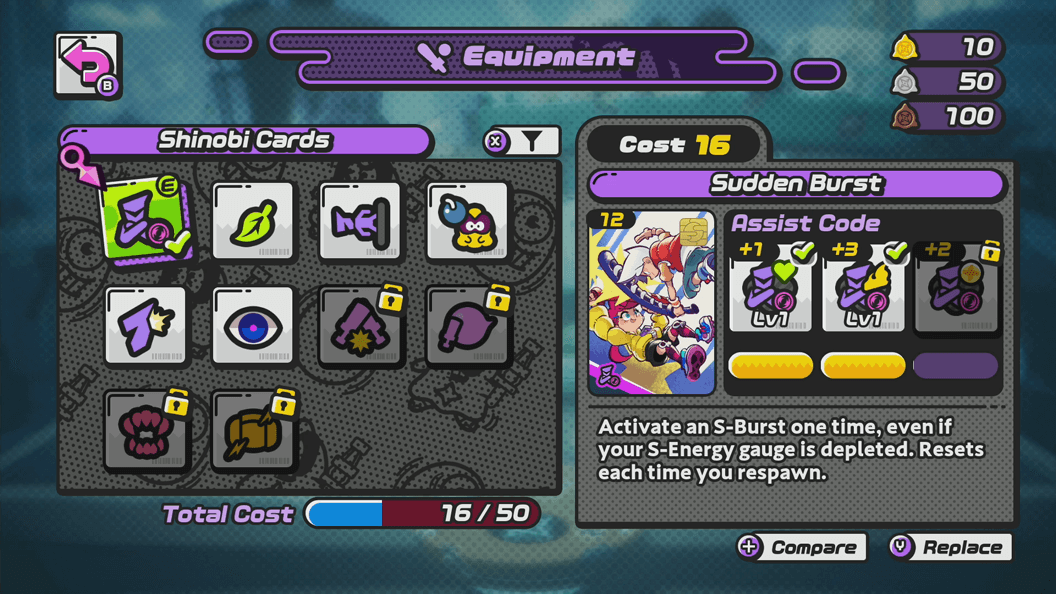Image resolution: width=1056 pixels, height=594 pixels.
Task: Open the Shinobi Cards filter
Action: click(522, 142)
